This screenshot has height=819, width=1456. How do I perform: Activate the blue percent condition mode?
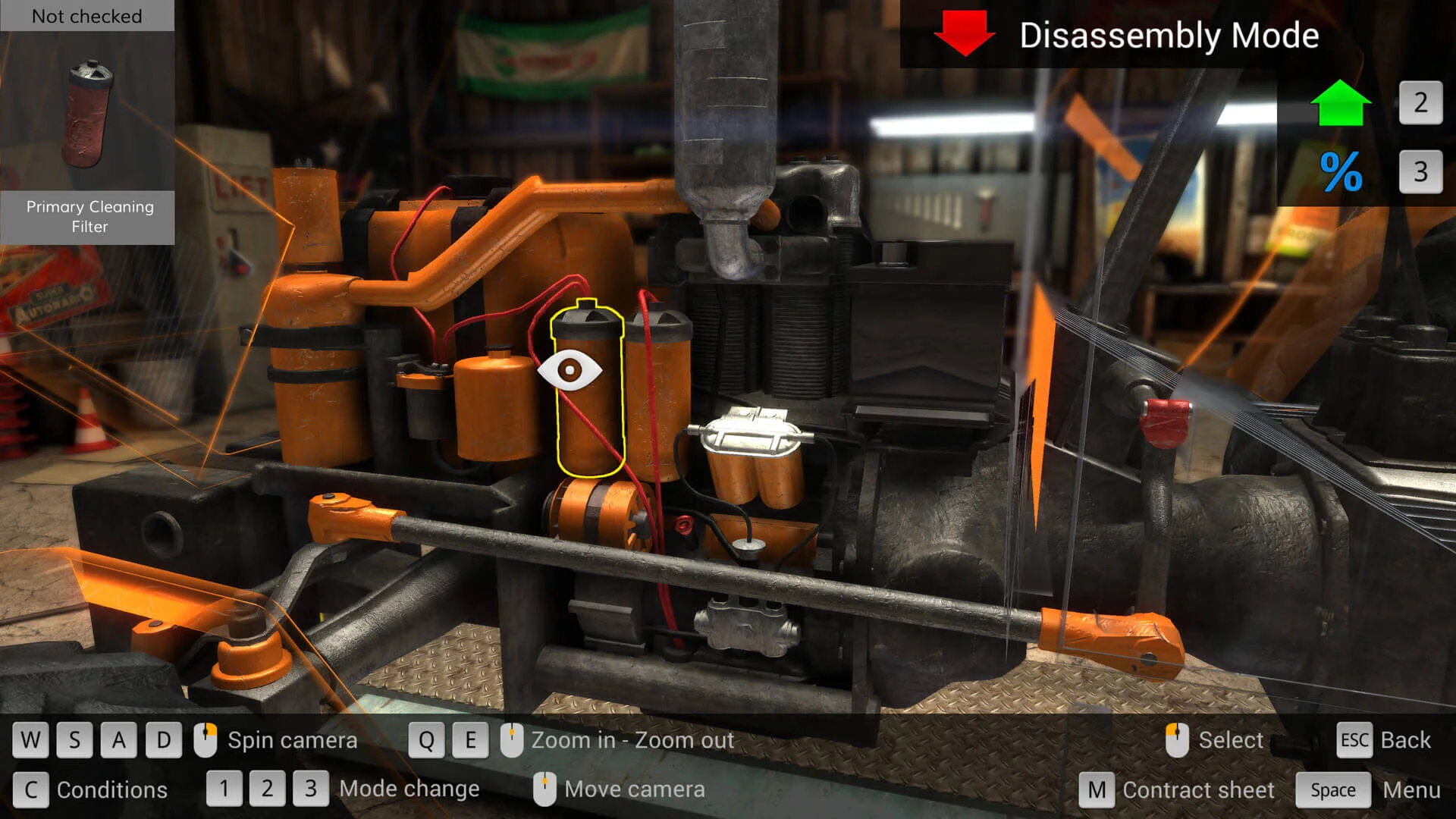click(1340, 171)
